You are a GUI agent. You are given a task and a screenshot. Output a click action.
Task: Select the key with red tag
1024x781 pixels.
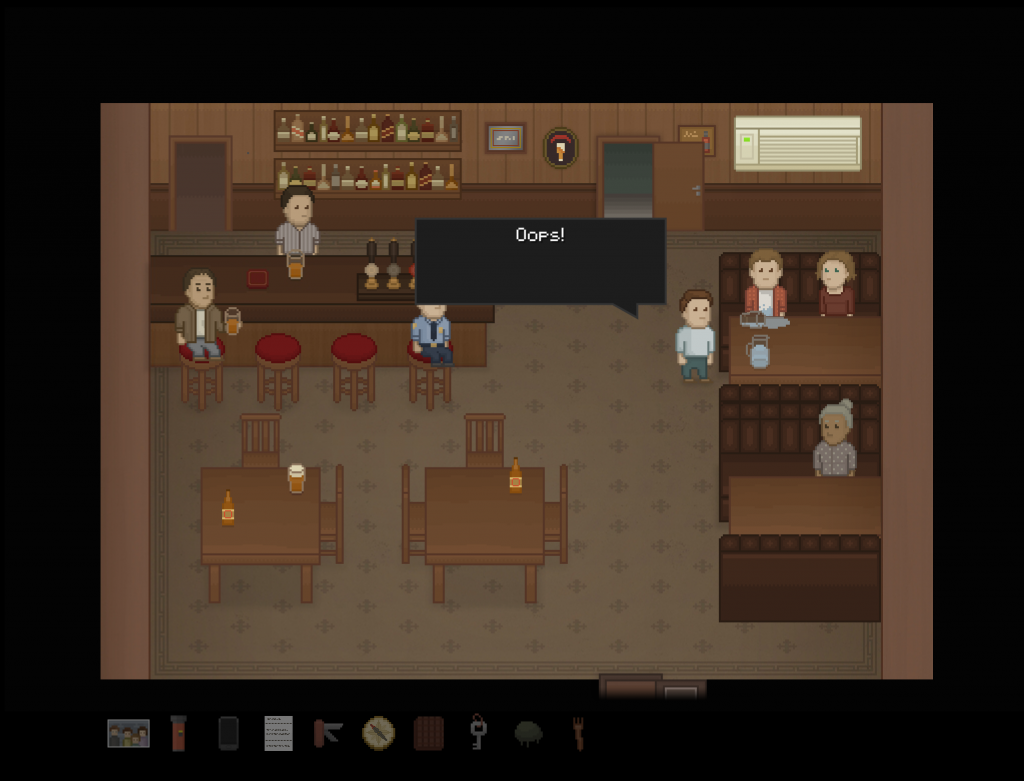(478, 732)
